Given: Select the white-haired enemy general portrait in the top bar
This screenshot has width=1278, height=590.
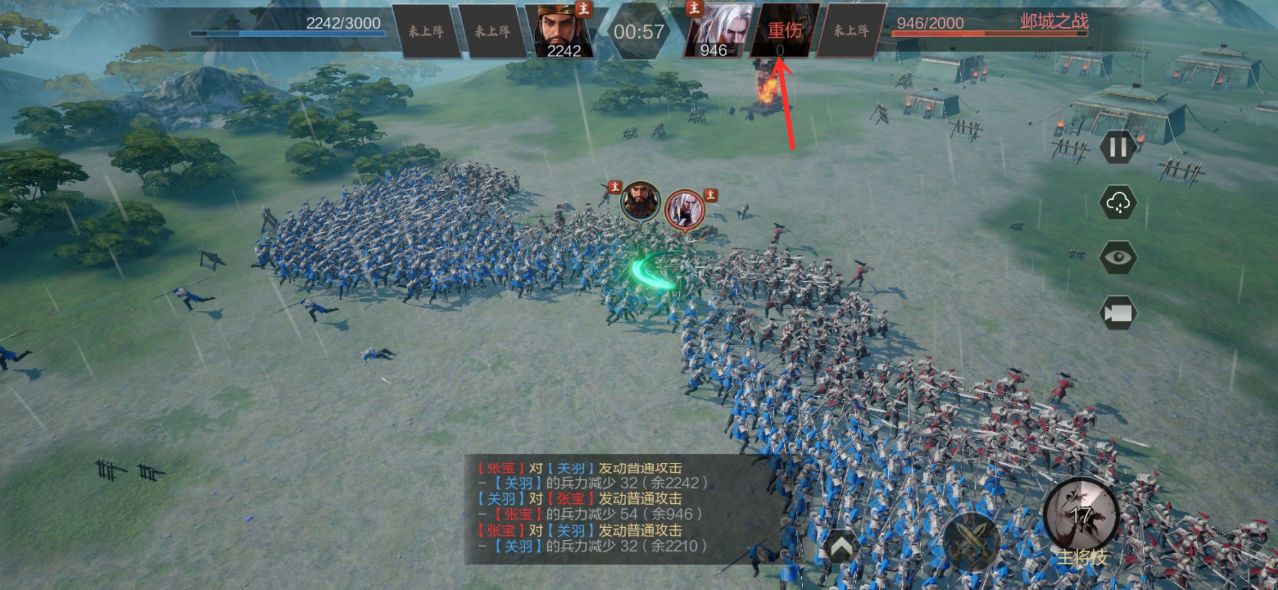Looking at the screenshot, I should [x=718, y=31].
